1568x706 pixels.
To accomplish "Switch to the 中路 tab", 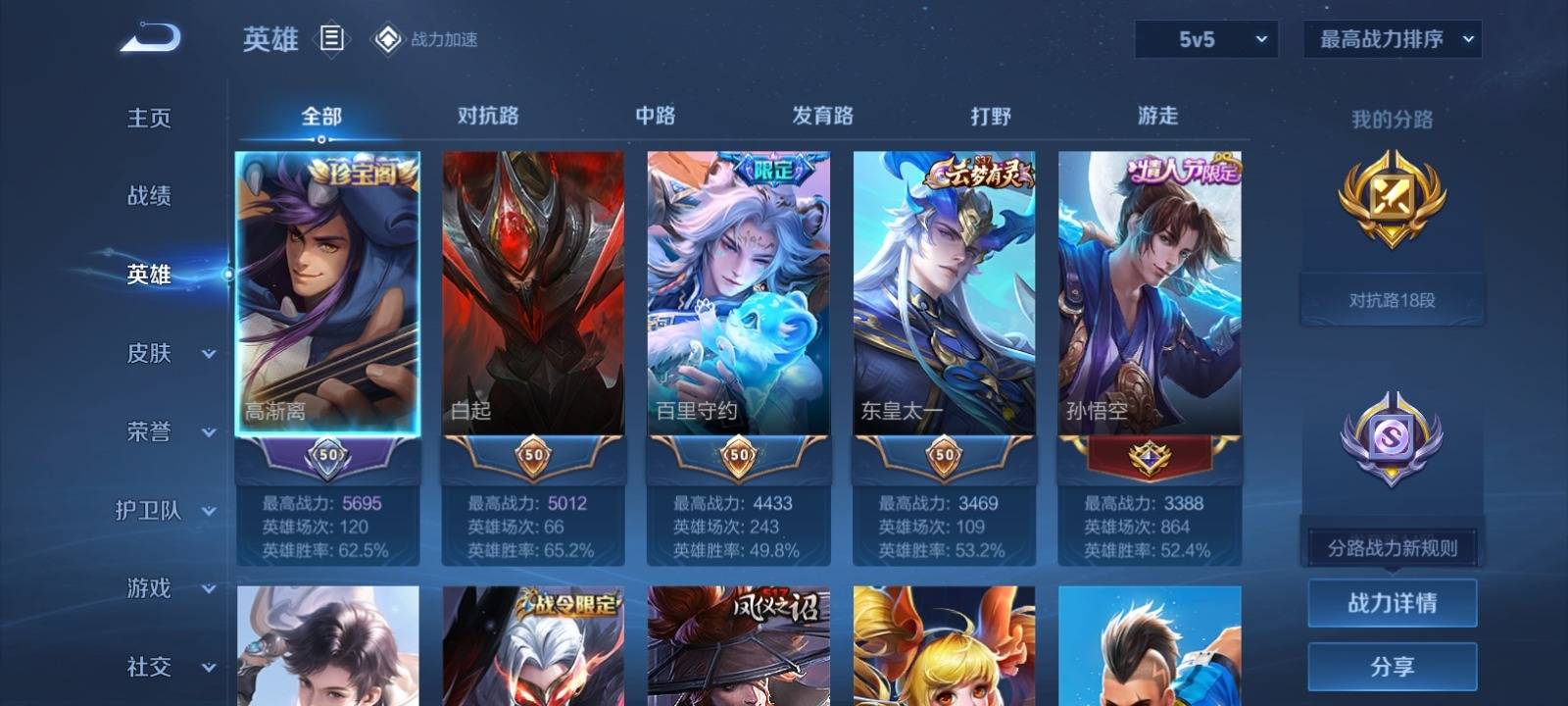I will click(x=655, y=116).
